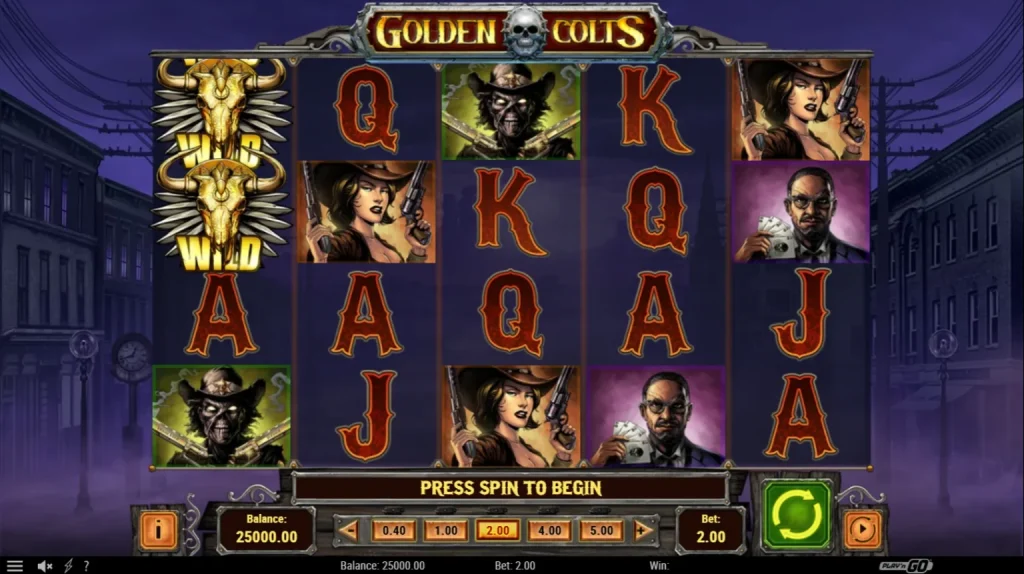1024x574 pixels.
Task: Toggle the muted sound speaker icon
Action: click(45, 566)
